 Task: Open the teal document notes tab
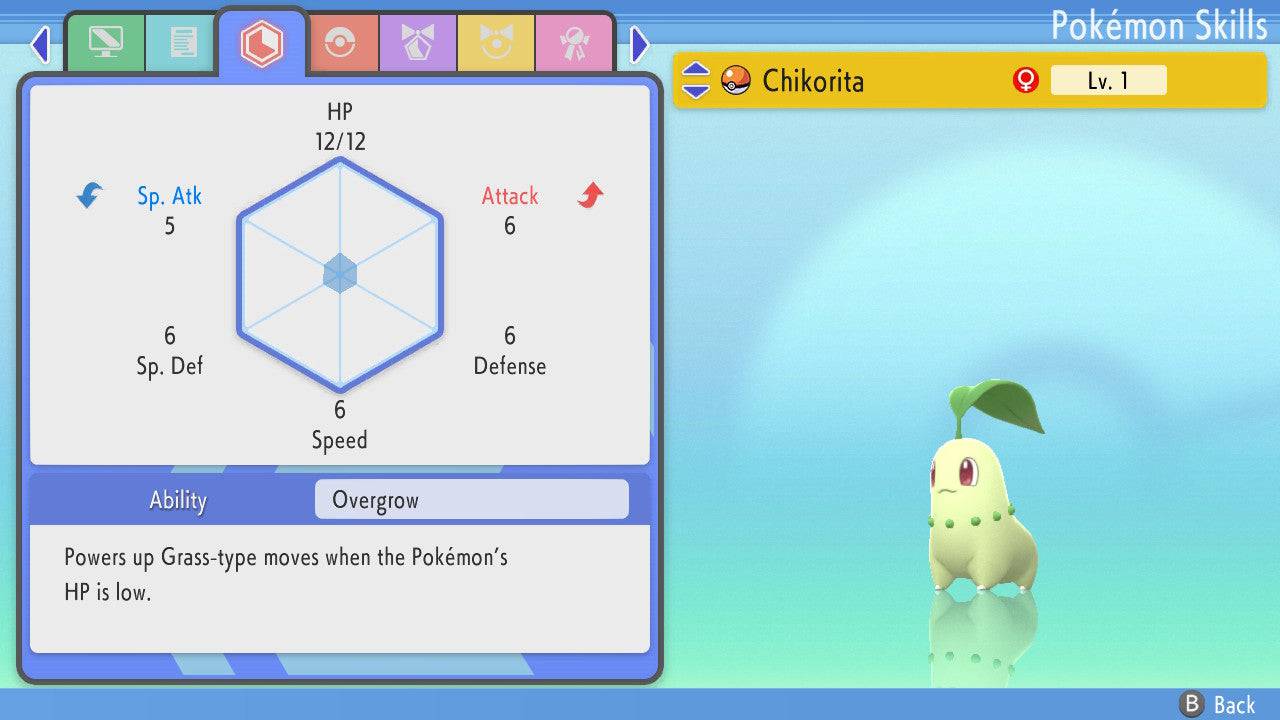183,43
